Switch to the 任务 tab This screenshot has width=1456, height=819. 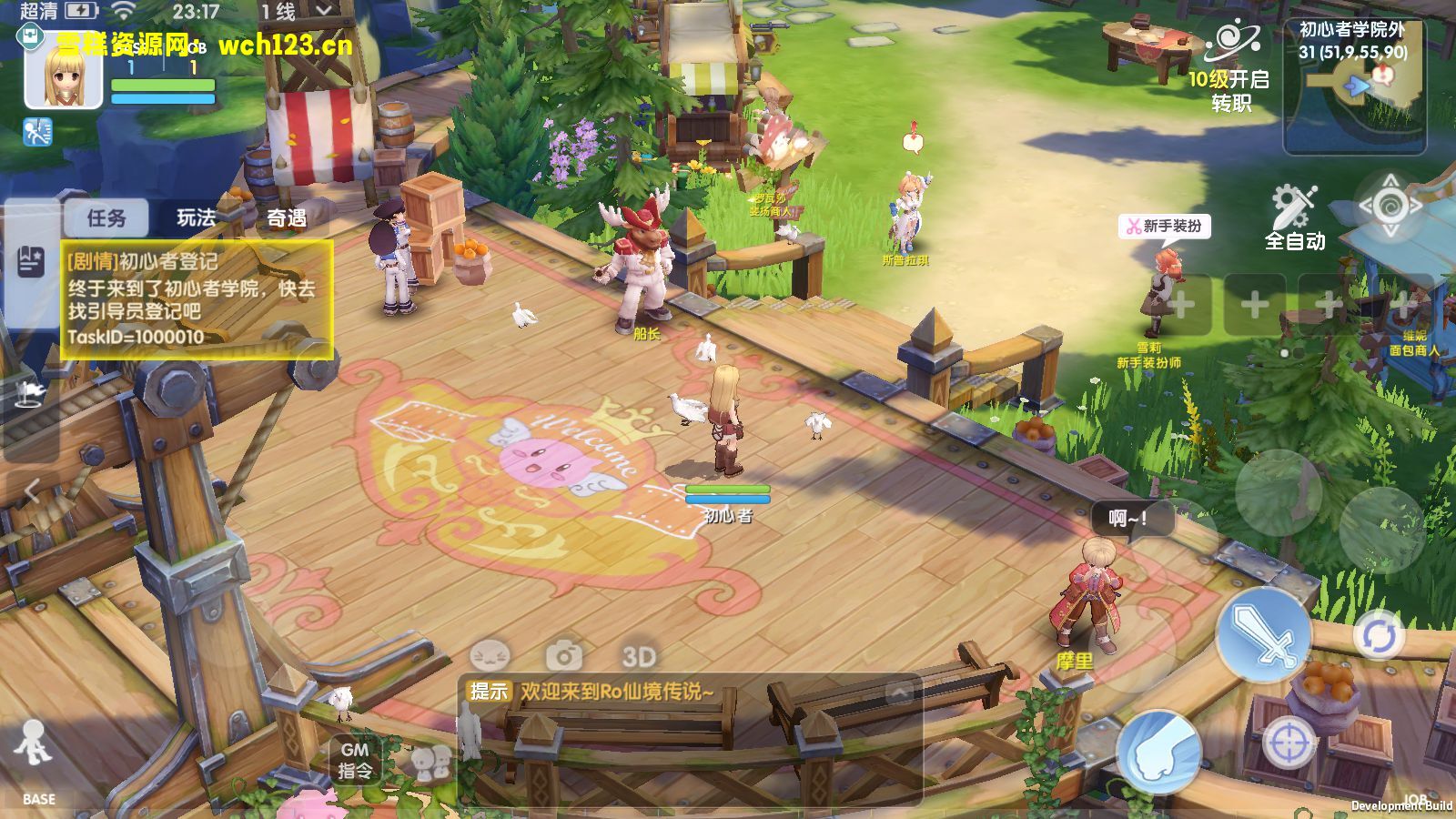106,218
